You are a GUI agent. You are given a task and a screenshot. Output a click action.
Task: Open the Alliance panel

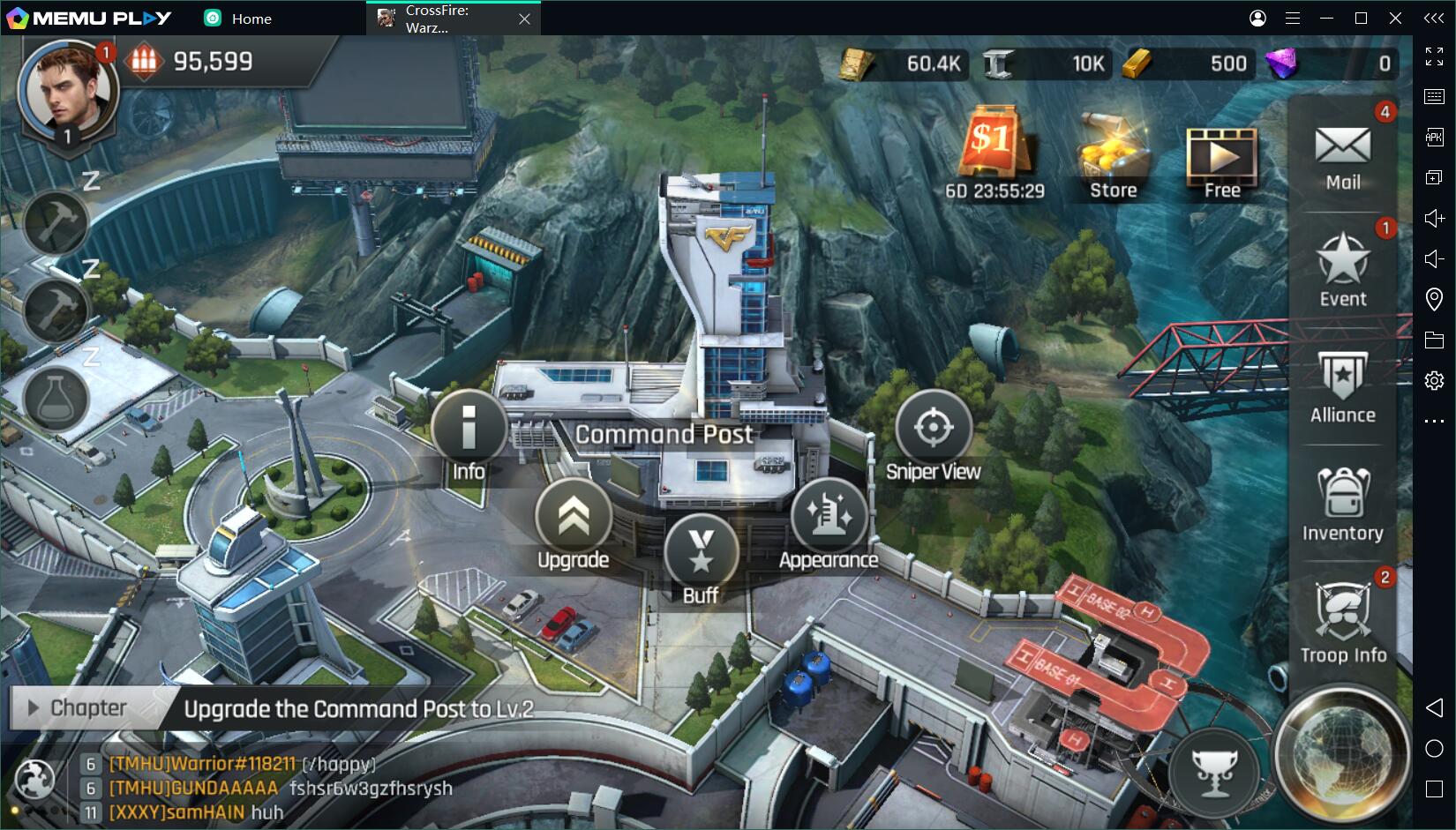1342,386
